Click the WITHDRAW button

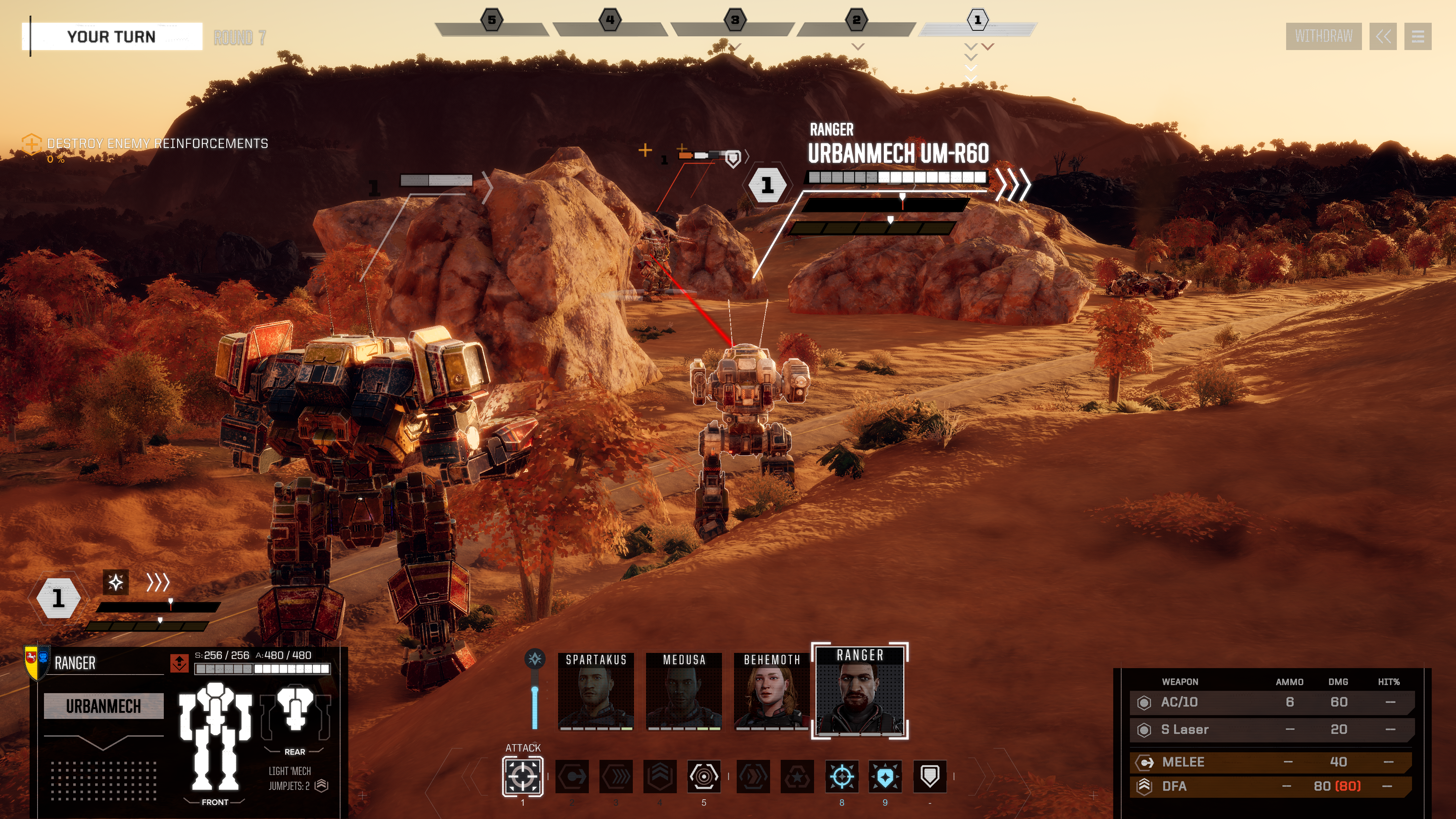click(1323, 37)
